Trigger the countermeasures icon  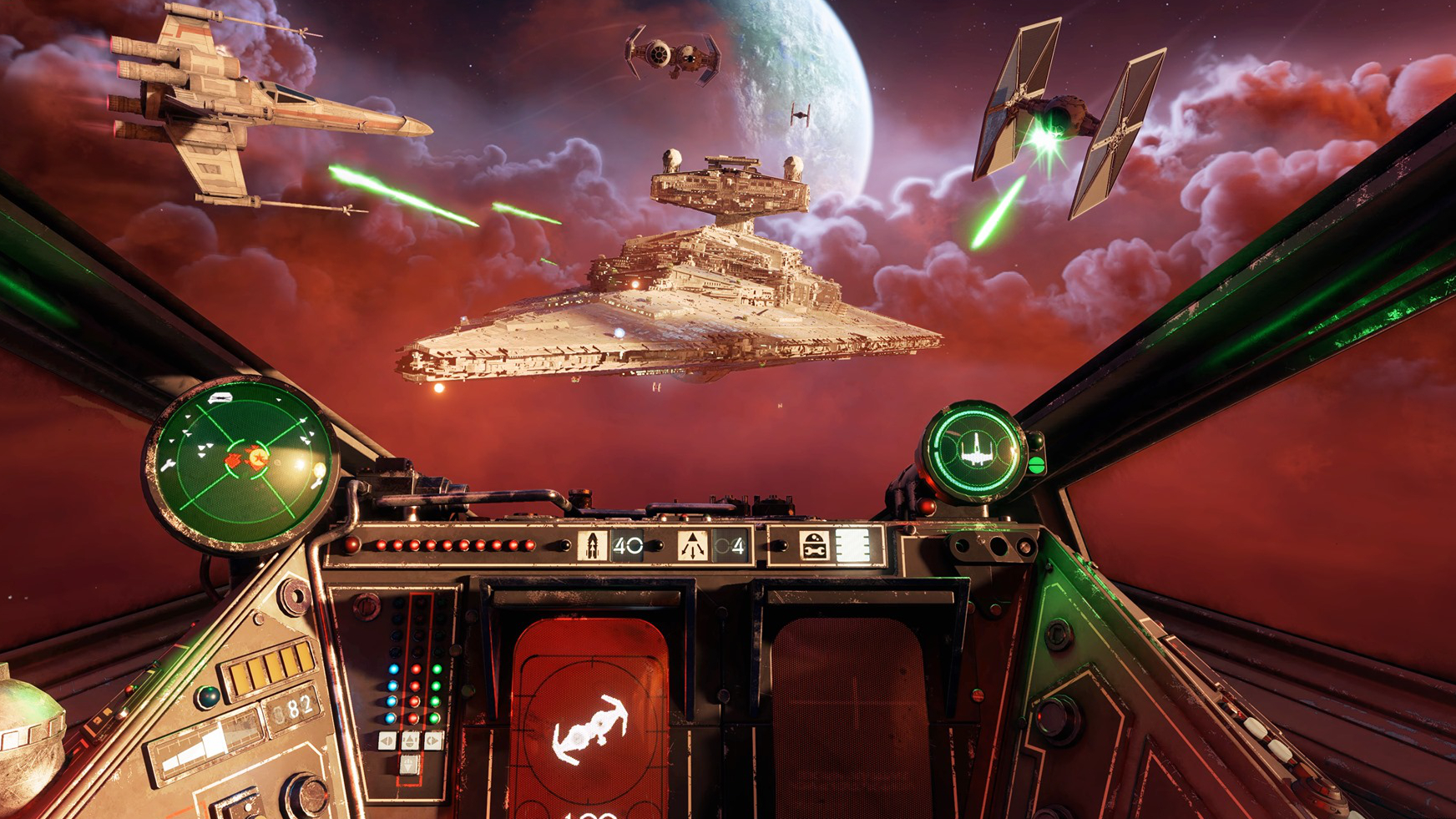point(692,546)
